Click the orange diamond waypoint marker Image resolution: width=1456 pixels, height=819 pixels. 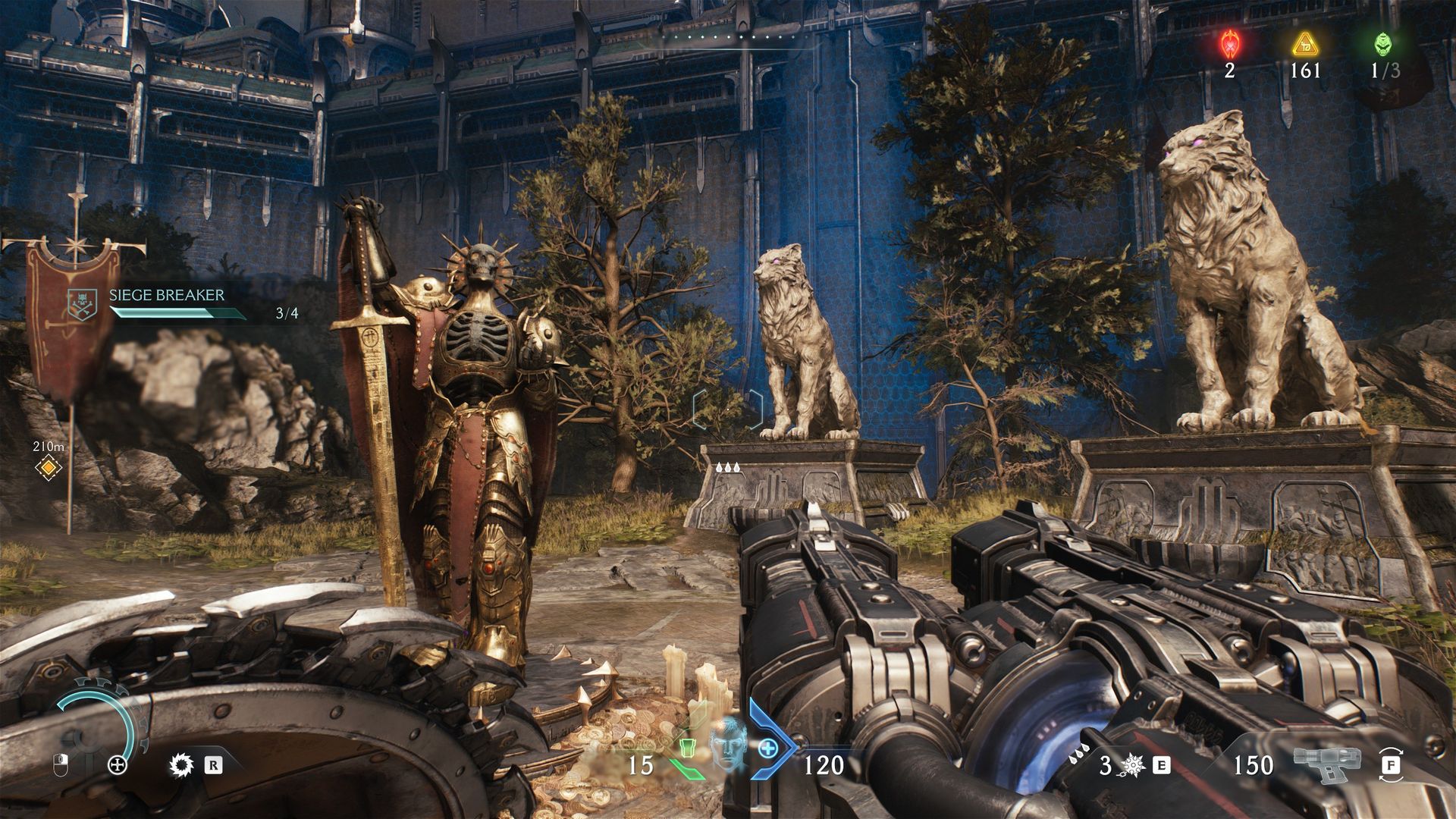(49, 468)
